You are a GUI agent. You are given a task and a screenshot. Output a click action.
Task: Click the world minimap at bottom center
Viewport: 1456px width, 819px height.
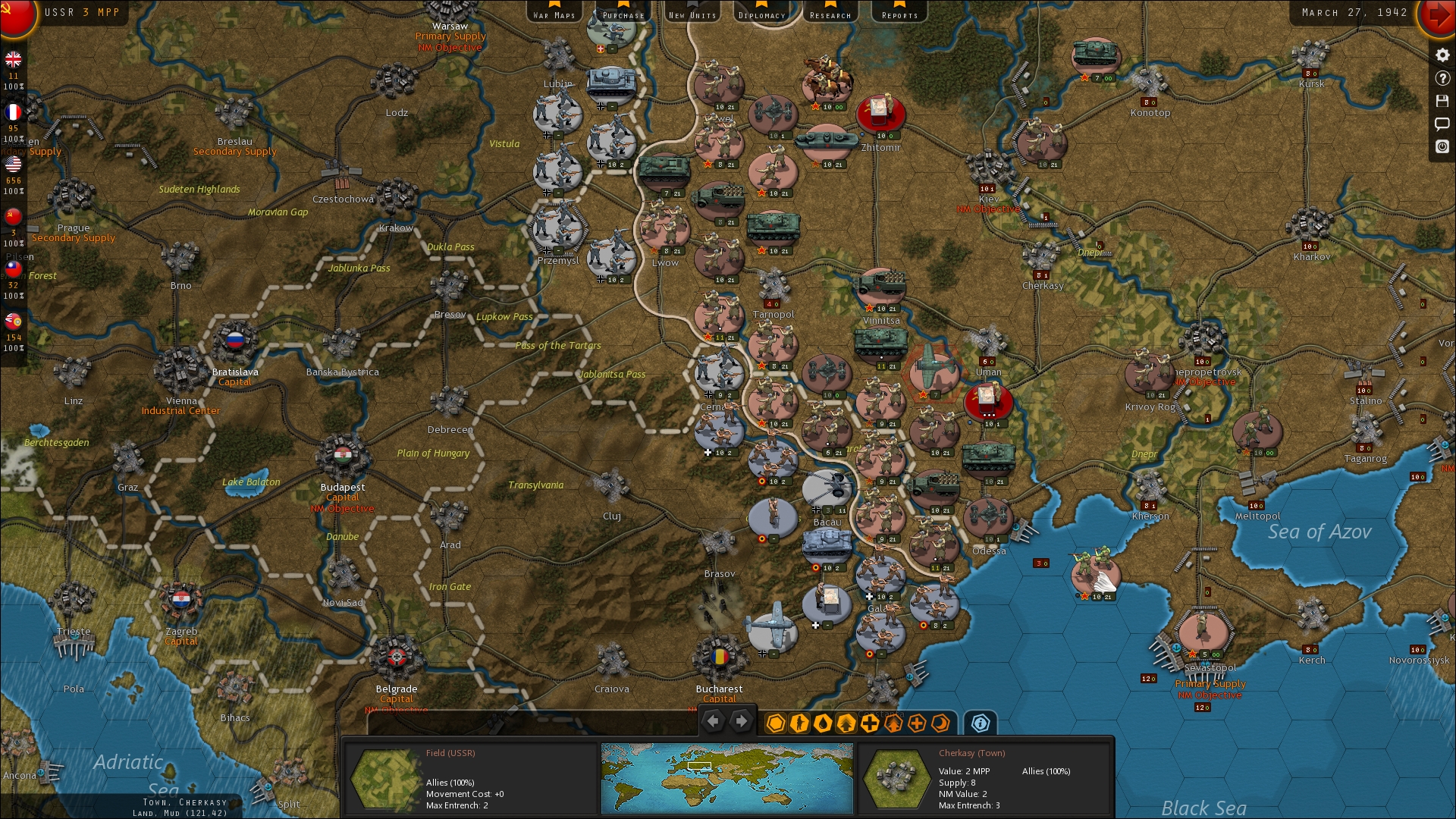pos(726,777)
